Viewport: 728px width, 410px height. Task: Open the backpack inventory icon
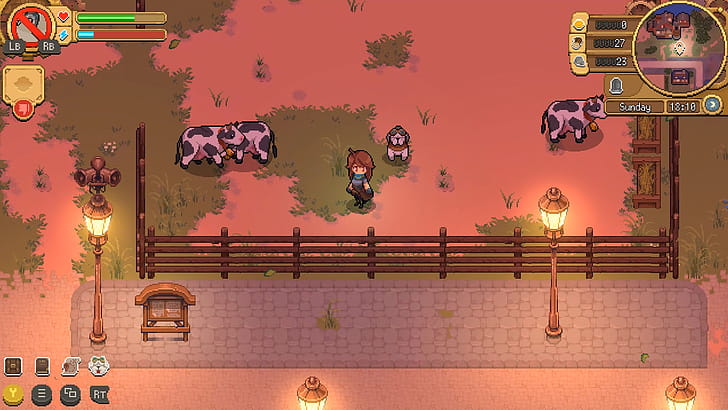click(x=14, y=366)
